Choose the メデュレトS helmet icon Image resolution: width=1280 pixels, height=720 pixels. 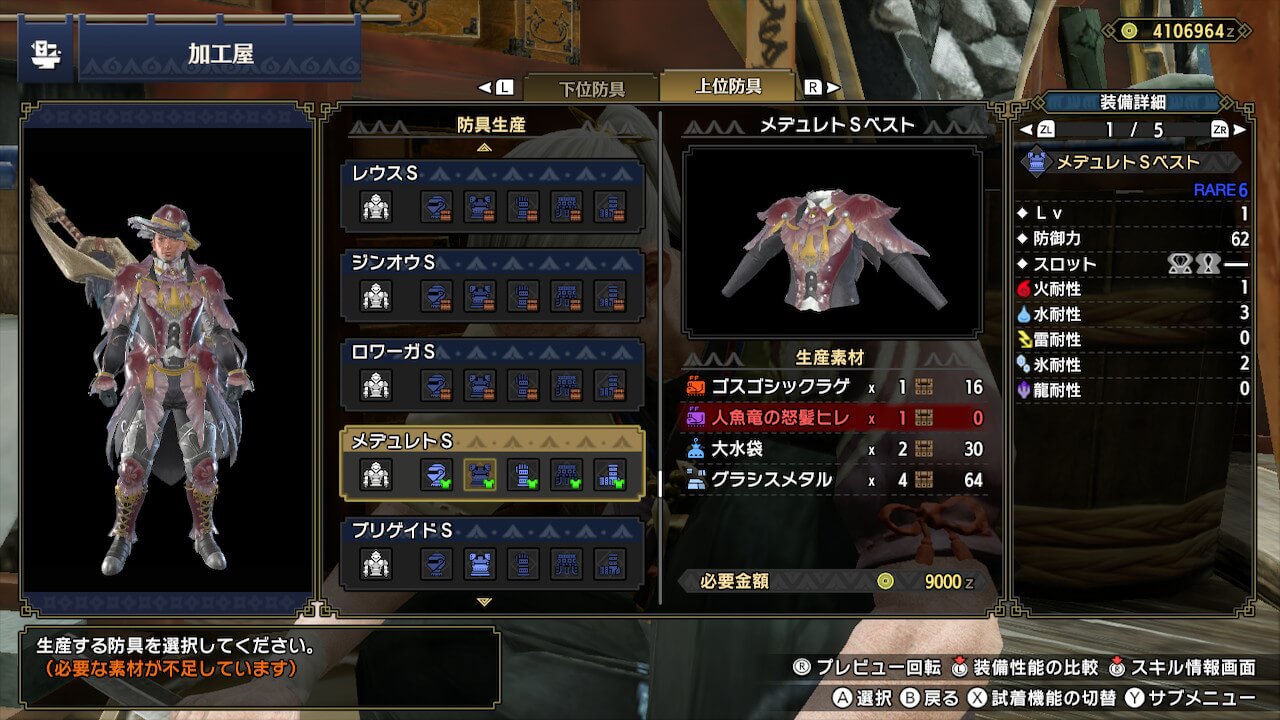[436, 474]
